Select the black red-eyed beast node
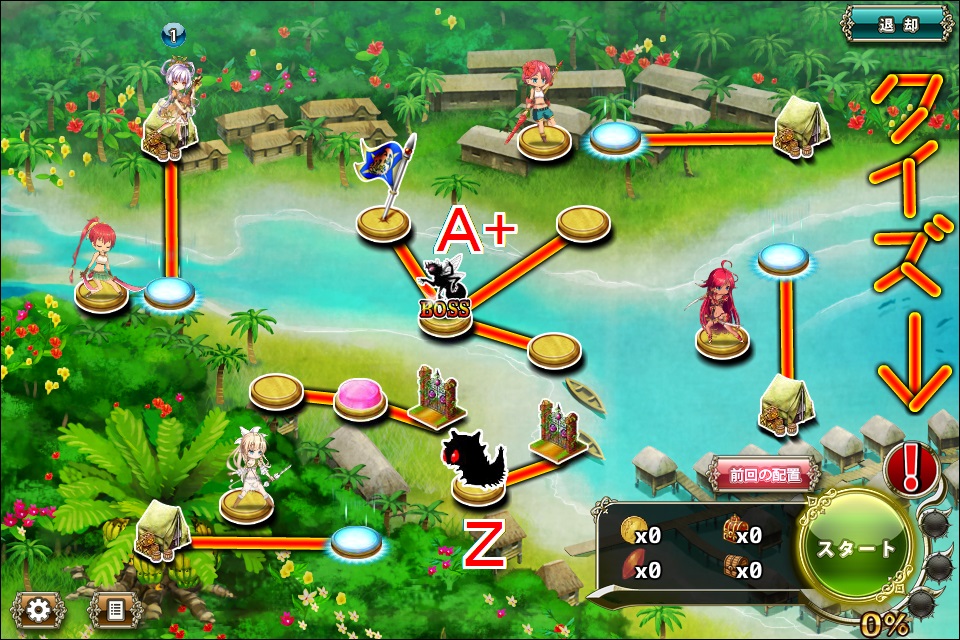The image size is (960, 640). coord(478,462)
